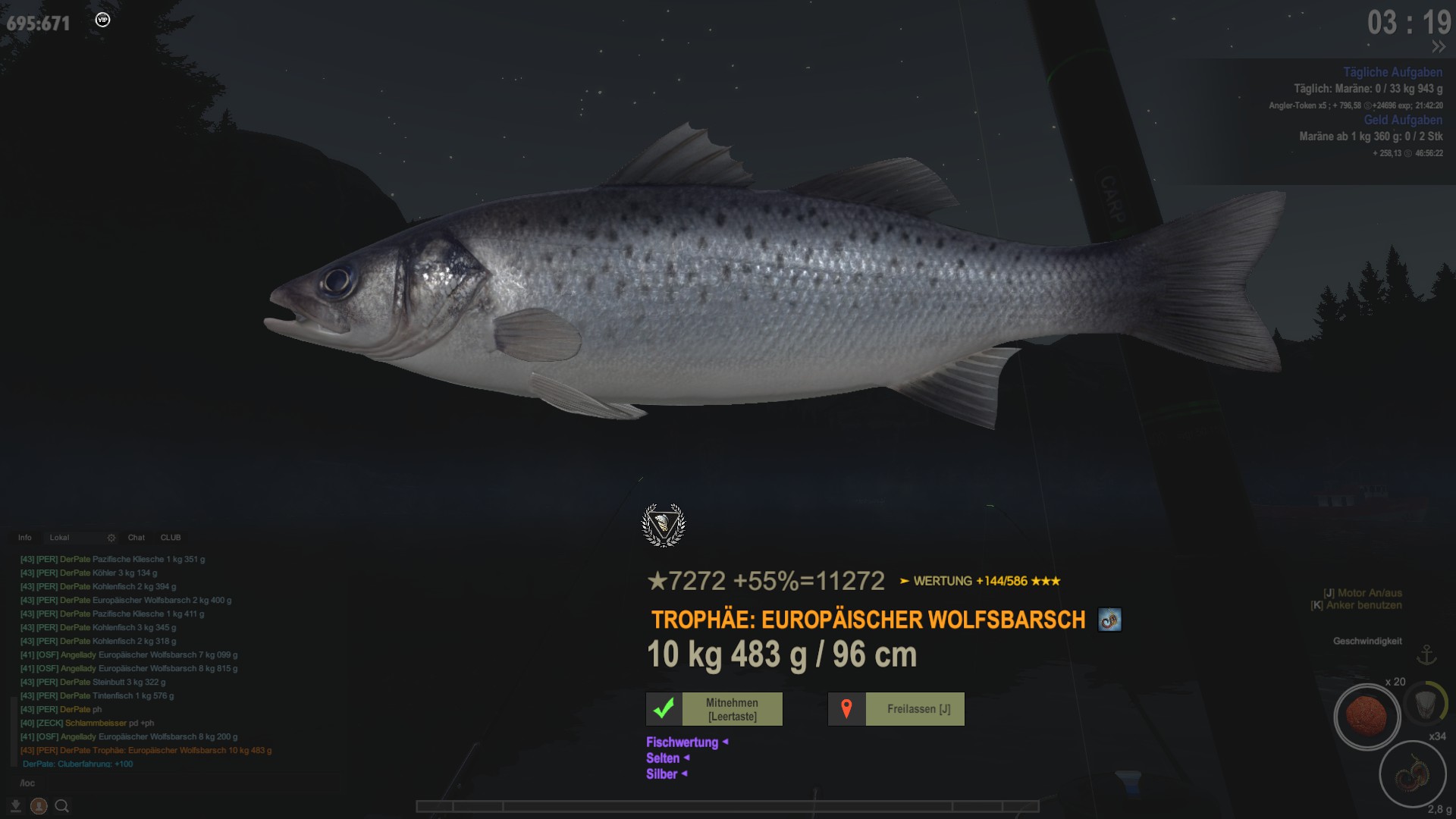Open the Info chat tab
The height and width of the screenshot is (819, 1456).
[25, 538]
